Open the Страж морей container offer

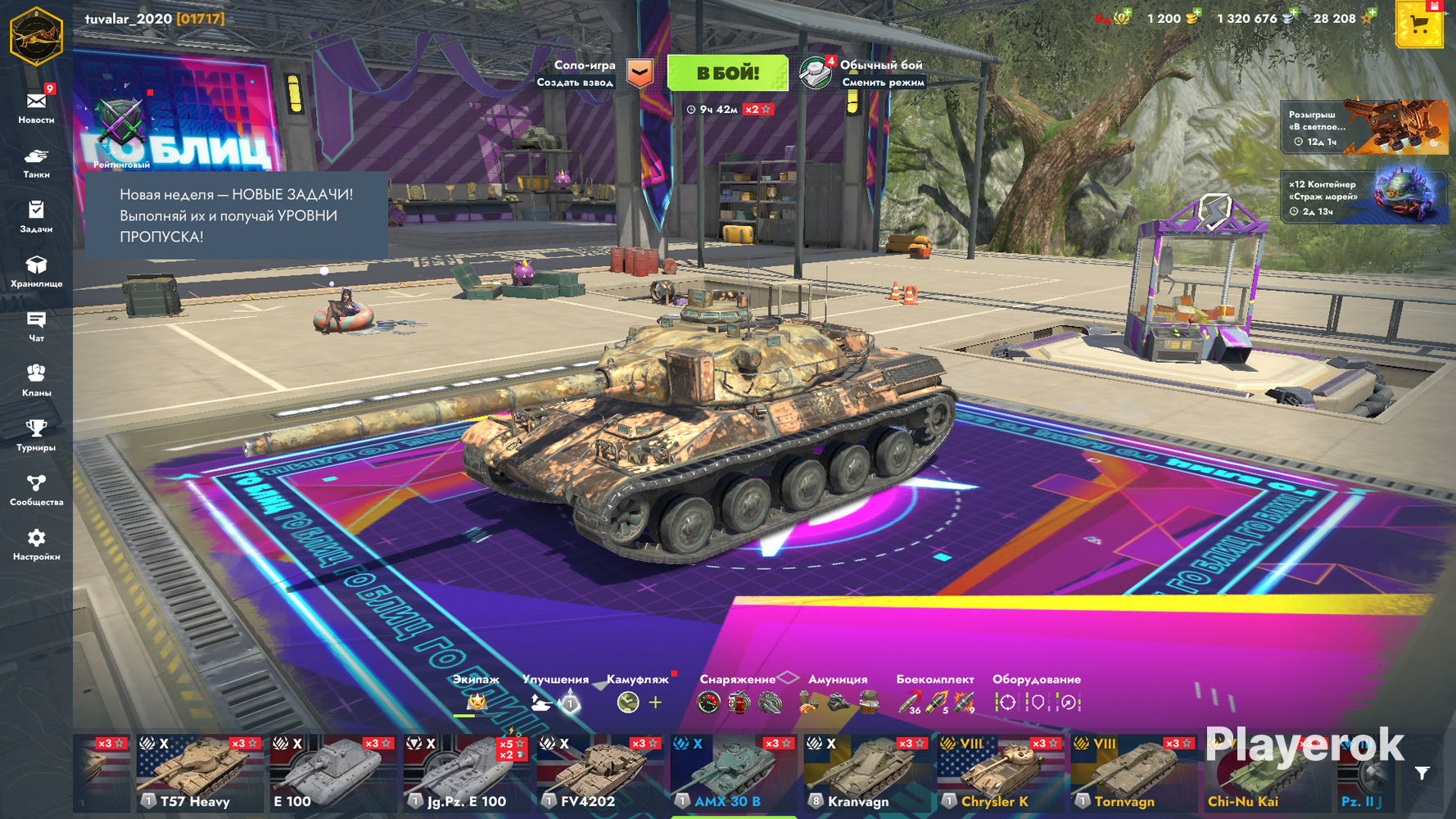coord(1363,197)
